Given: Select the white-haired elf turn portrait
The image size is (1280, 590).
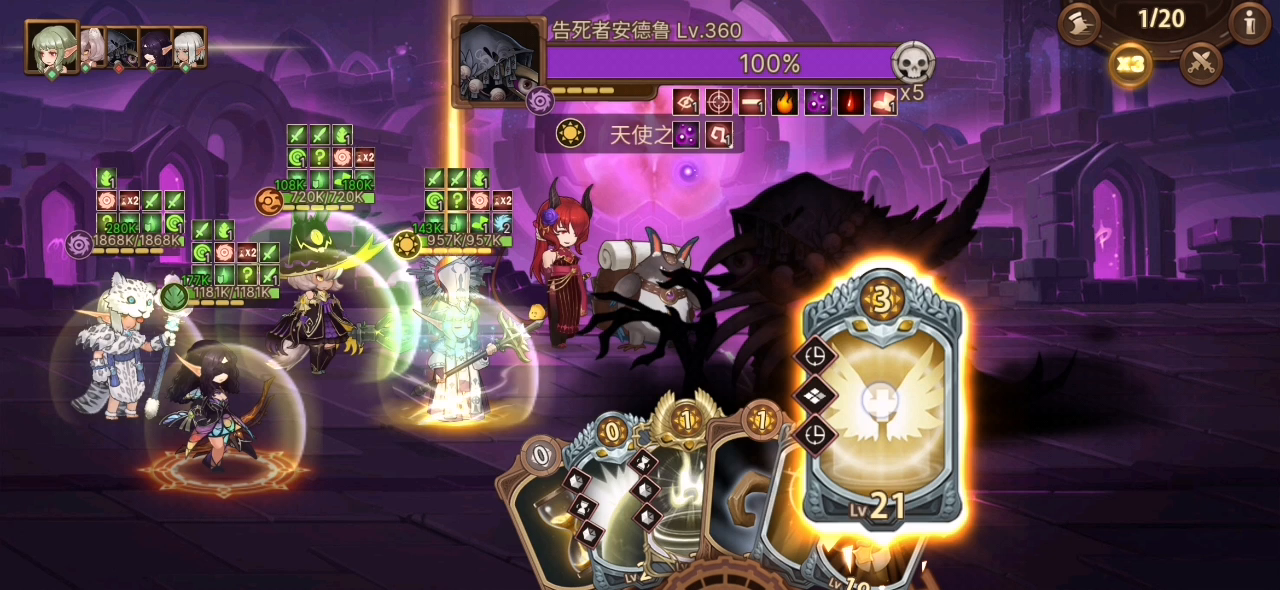Looking at the screenshot, I should (x=188, y=47).
